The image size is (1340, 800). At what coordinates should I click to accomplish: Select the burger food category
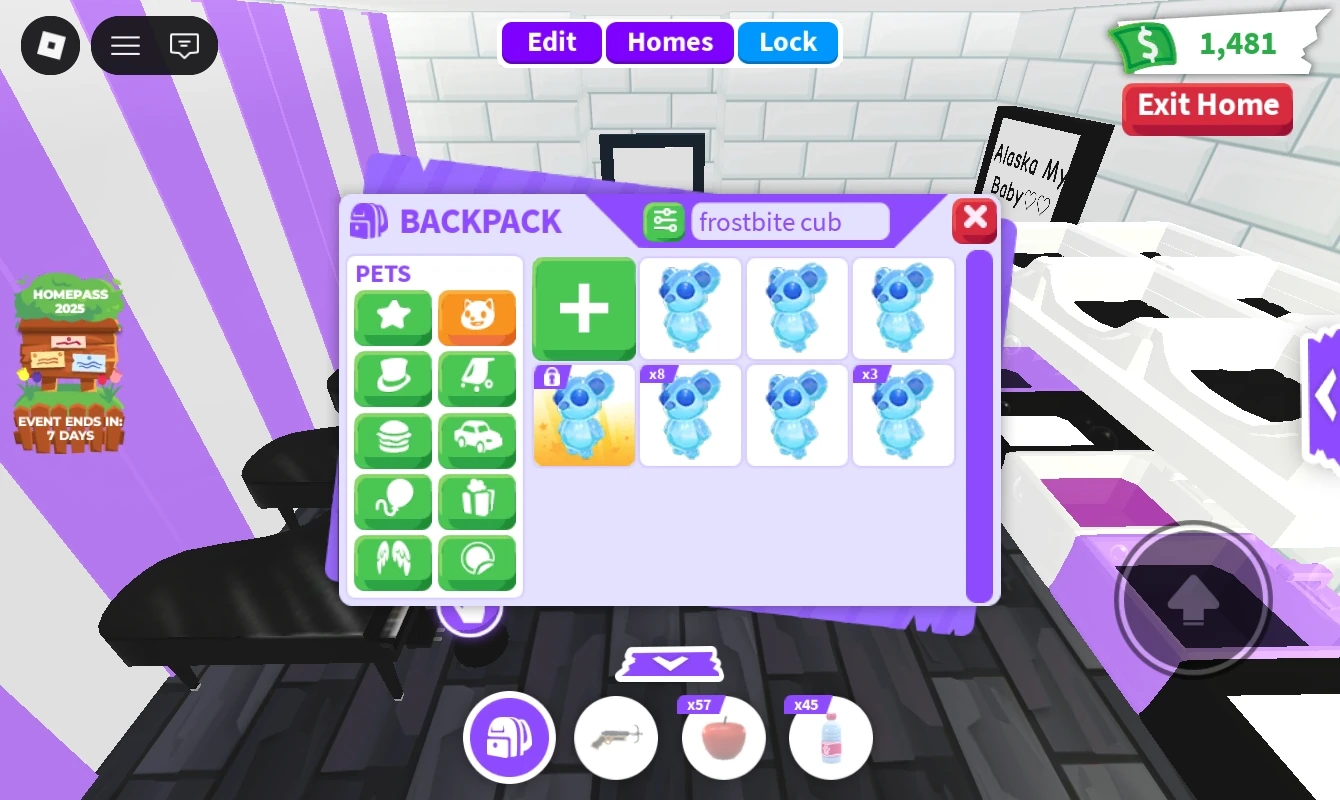click(x=393, y=440)
